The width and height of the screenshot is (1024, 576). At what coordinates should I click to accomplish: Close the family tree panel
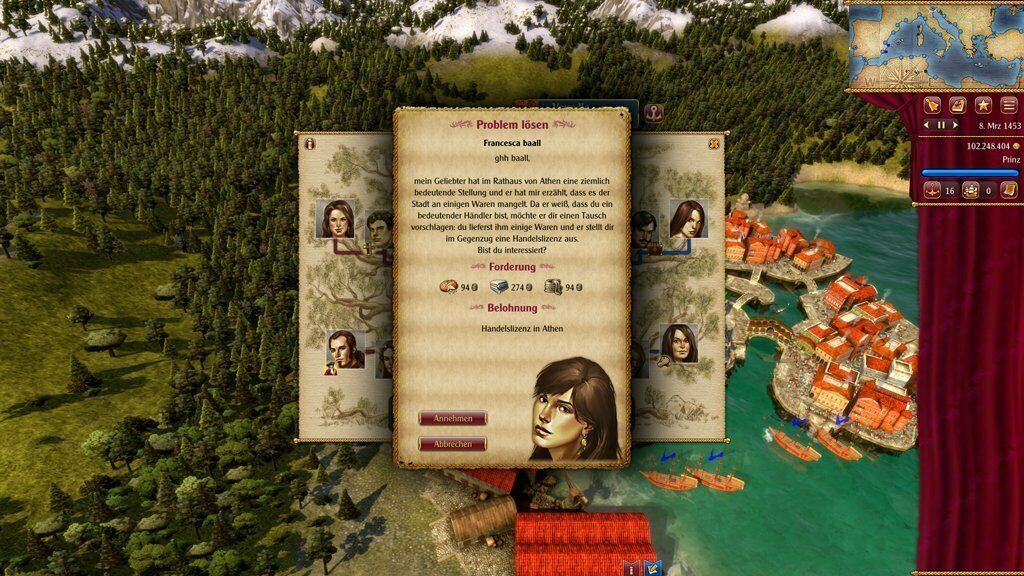(x=714, y=144)
